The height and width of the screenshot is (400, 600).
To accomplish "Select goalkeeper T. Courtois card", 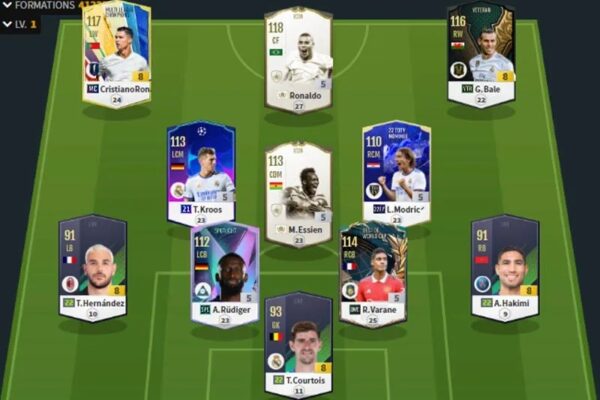I will pyautogui.click(x=298, y=342).
